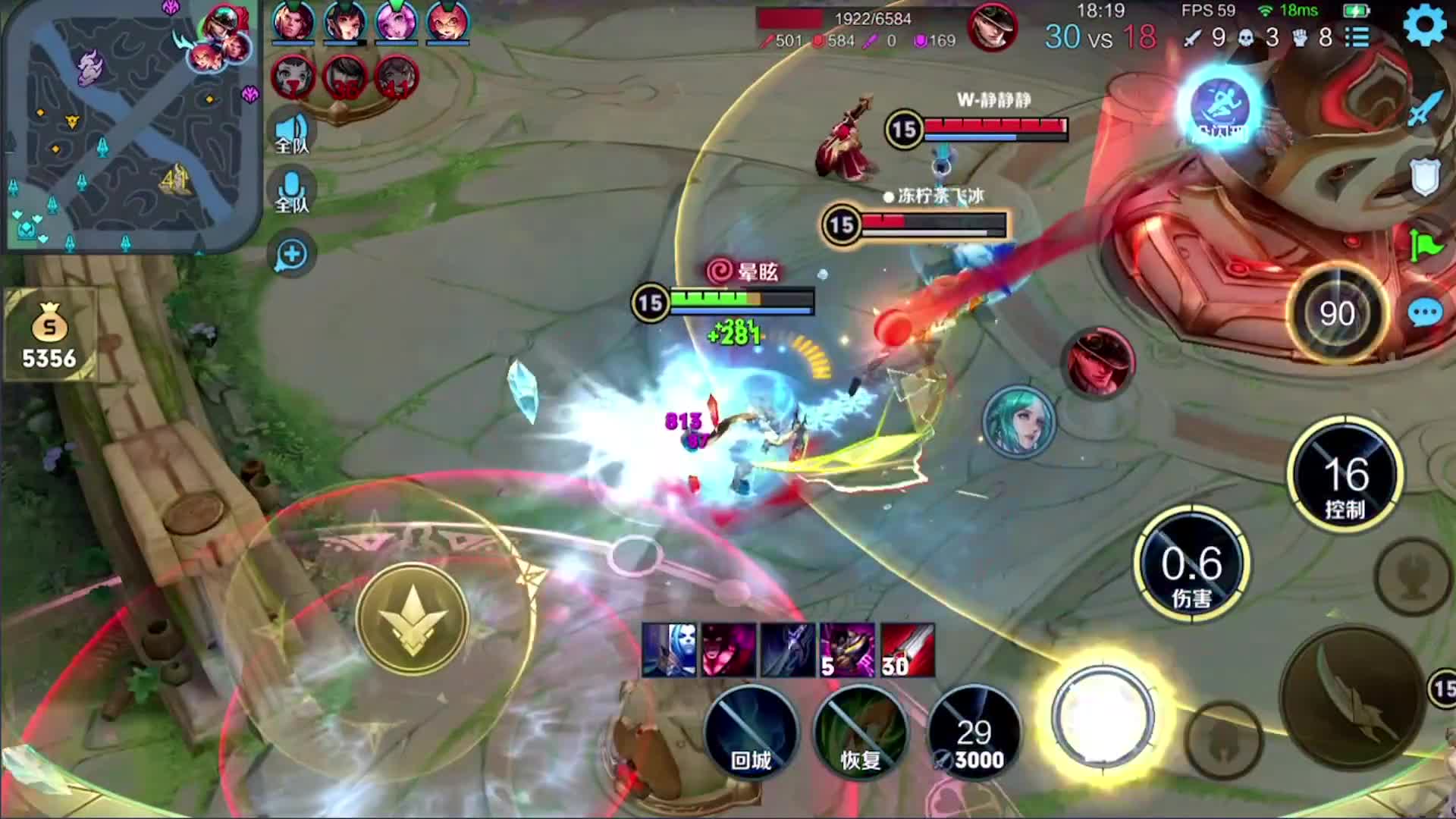1456x819 pixels.
Task: Activate the blue flash sprint spell
Action: click(x=1220, y=108)
